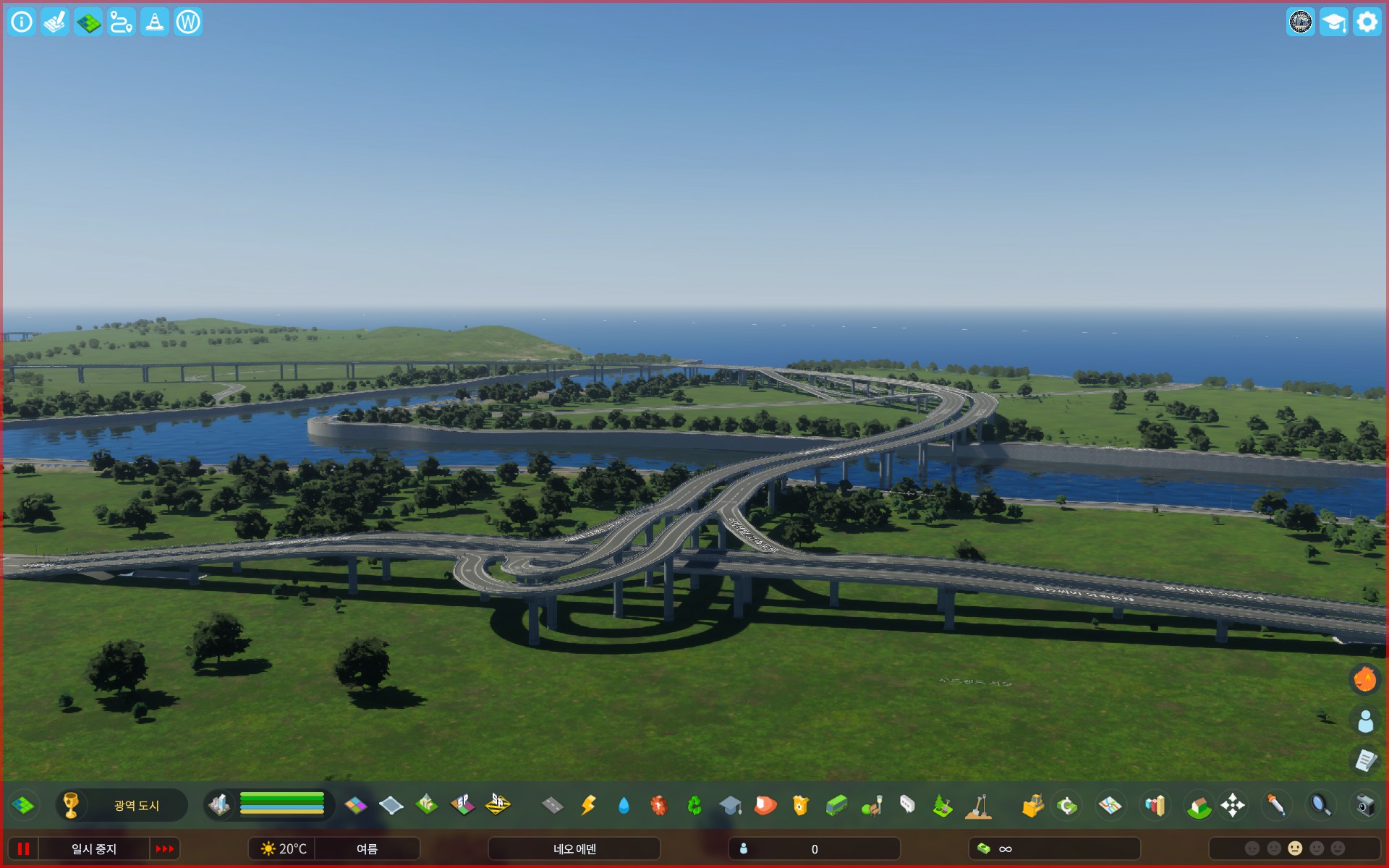
Task: Open the info views button
Action: [x=22, y=22]
